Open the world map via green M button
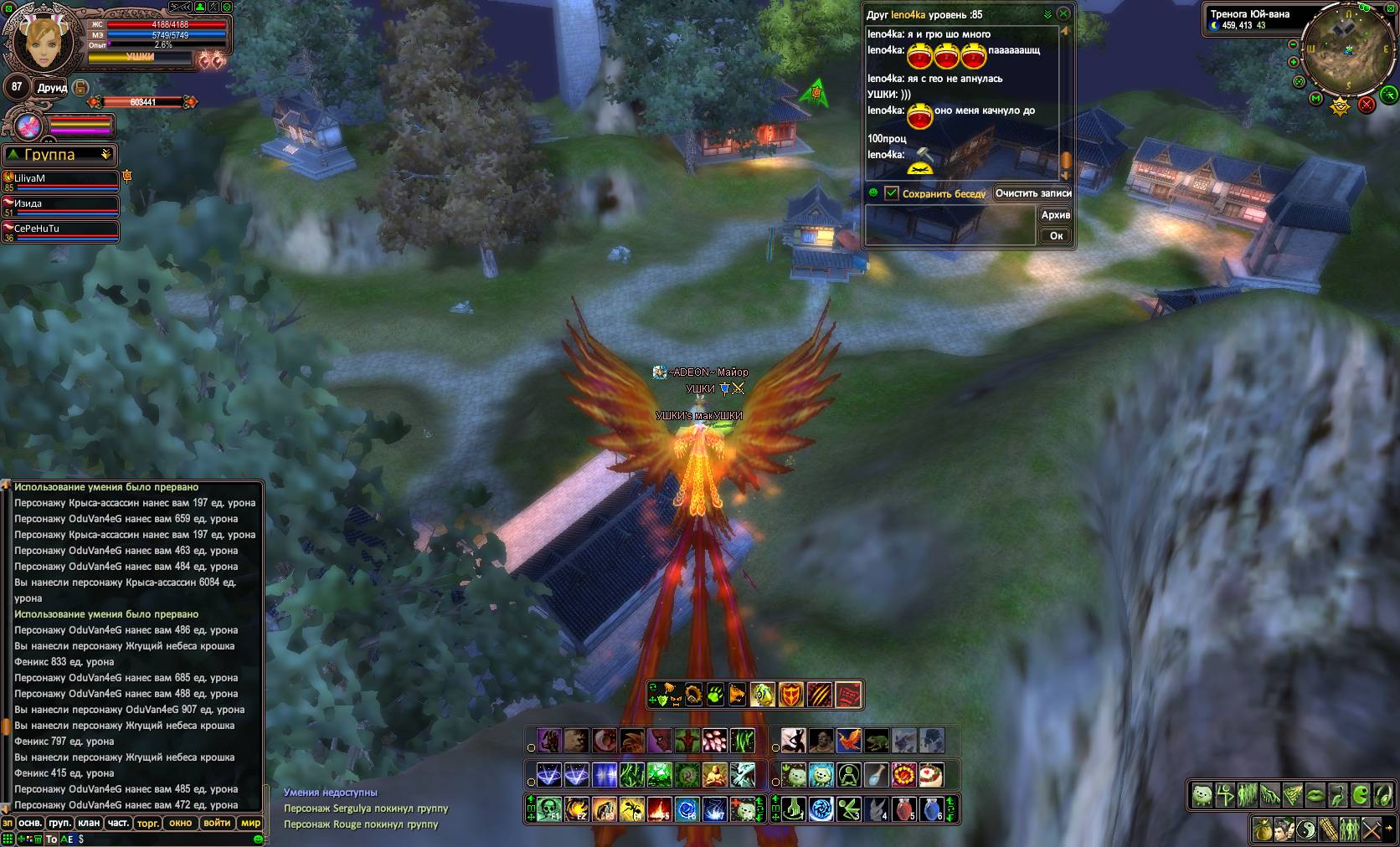1400x847 pixels. coord(1316,100)
